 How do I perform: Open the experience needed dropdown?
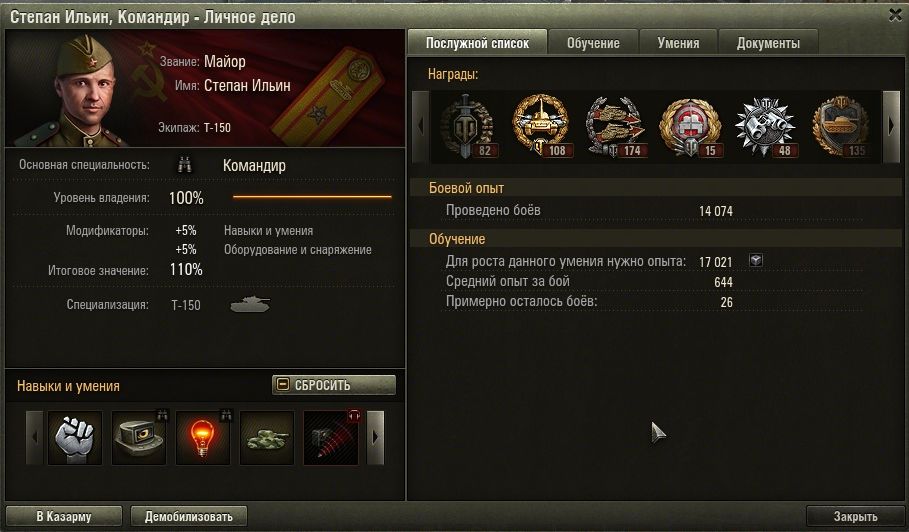coord(756,260)
